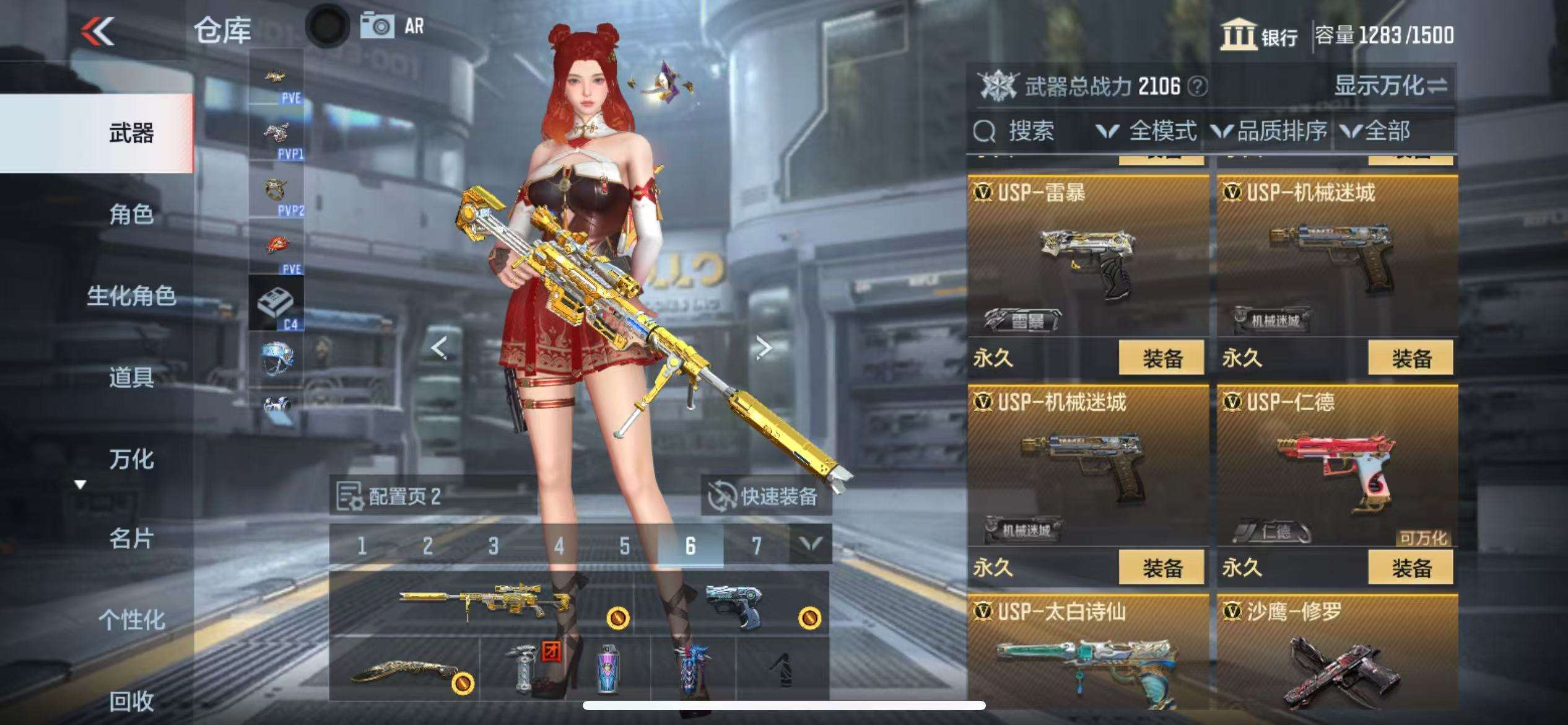This screenshot has width=1568, height=725.
Task: Switch to loadout slot 3
Action: pyautogui.click(x=493, y=546)
